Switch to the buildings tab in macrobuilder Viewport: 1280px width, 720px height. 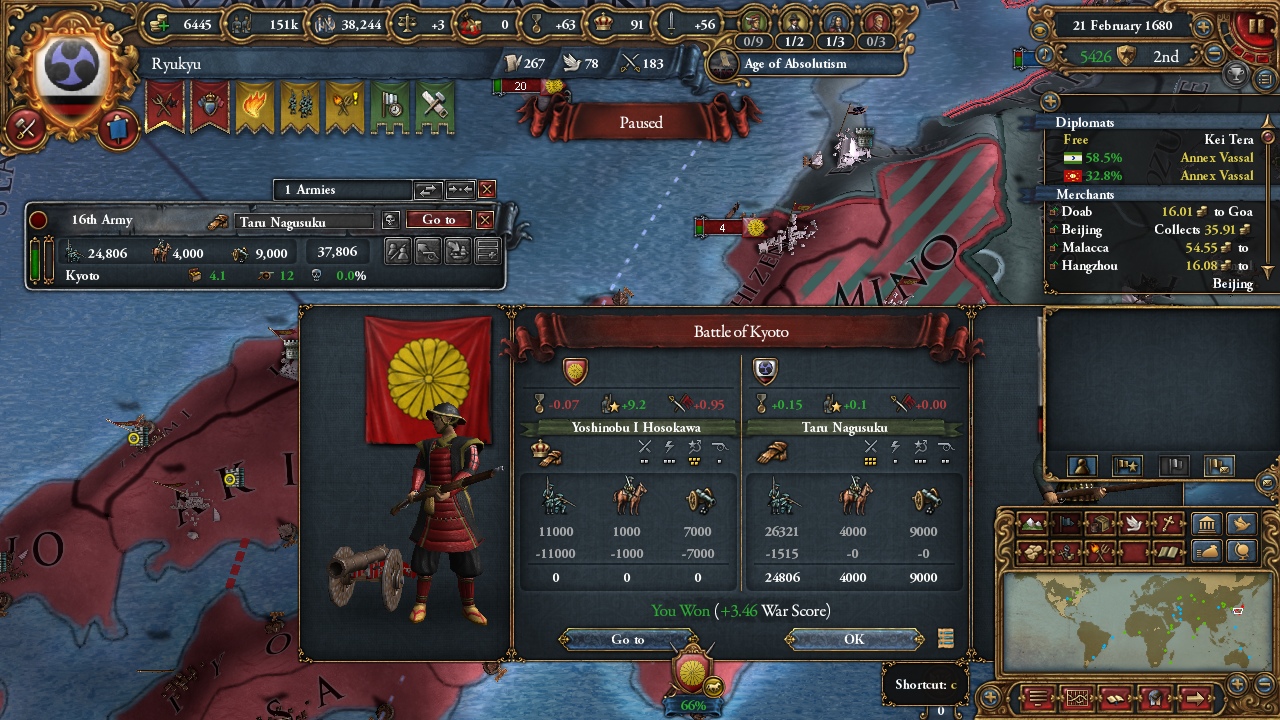1207,523
